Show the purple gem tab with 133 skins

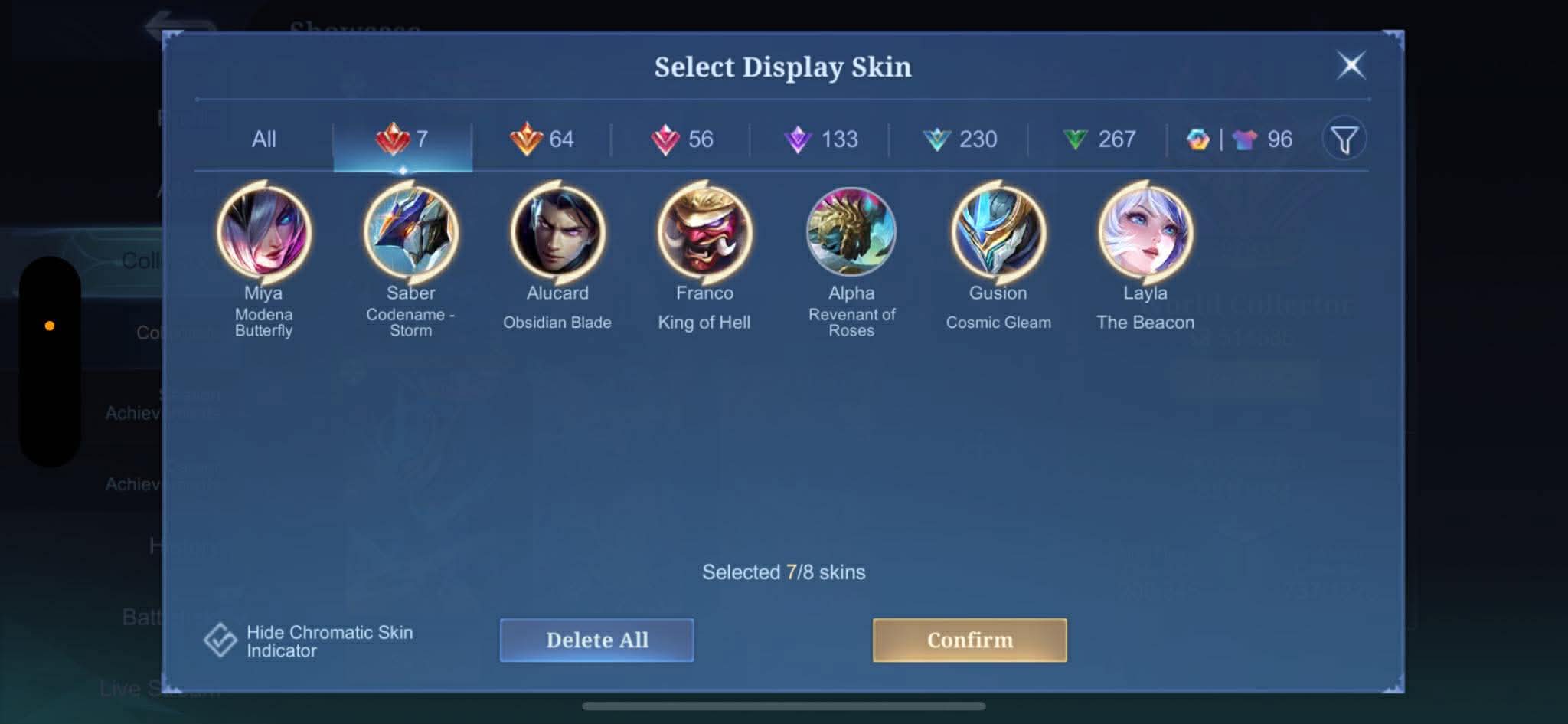click(821, 139)
